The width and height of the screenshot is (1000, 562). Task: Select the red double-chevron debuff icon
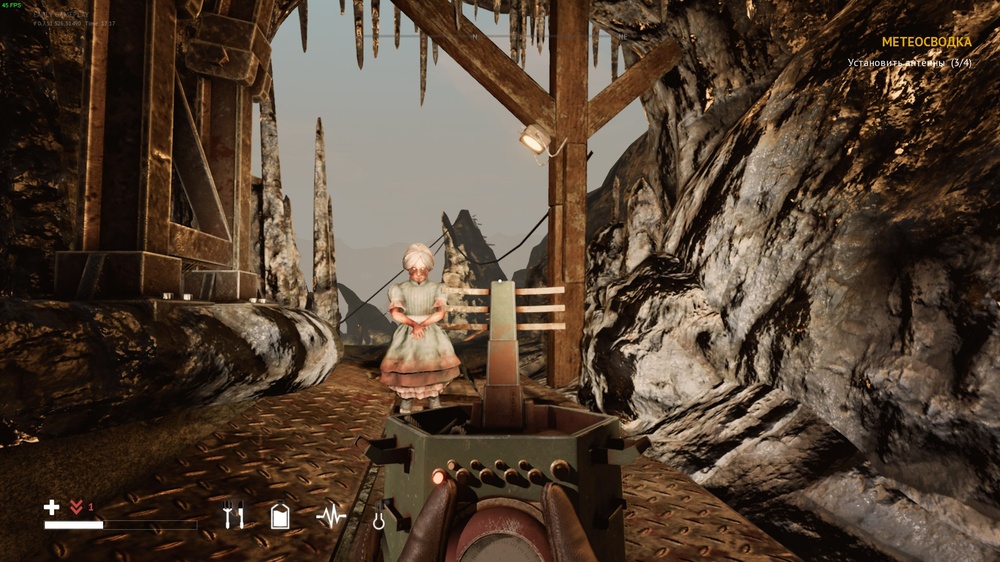[76, 507]
